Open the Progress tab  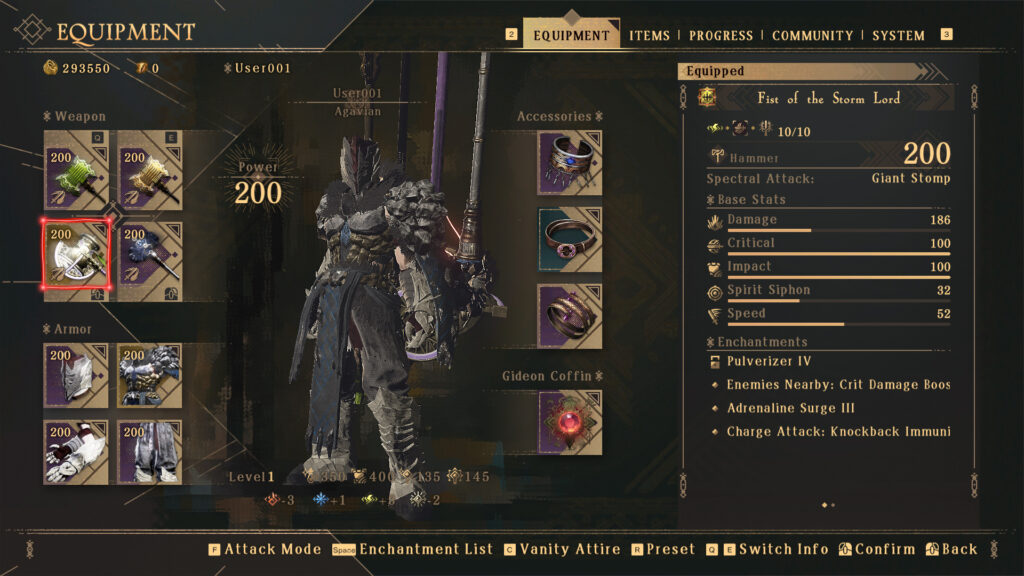(720, 35)
